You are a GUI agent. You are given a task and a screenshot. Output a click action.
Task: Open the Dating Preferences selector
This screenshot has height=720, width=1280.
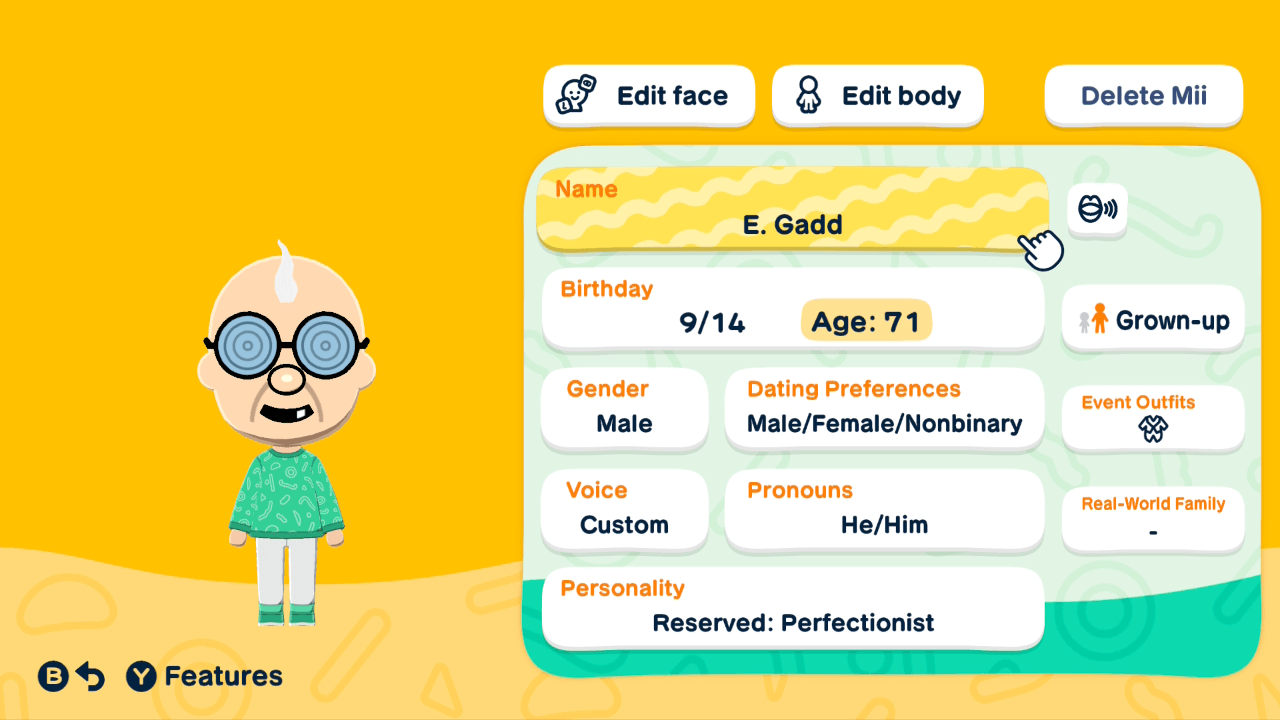884,408
